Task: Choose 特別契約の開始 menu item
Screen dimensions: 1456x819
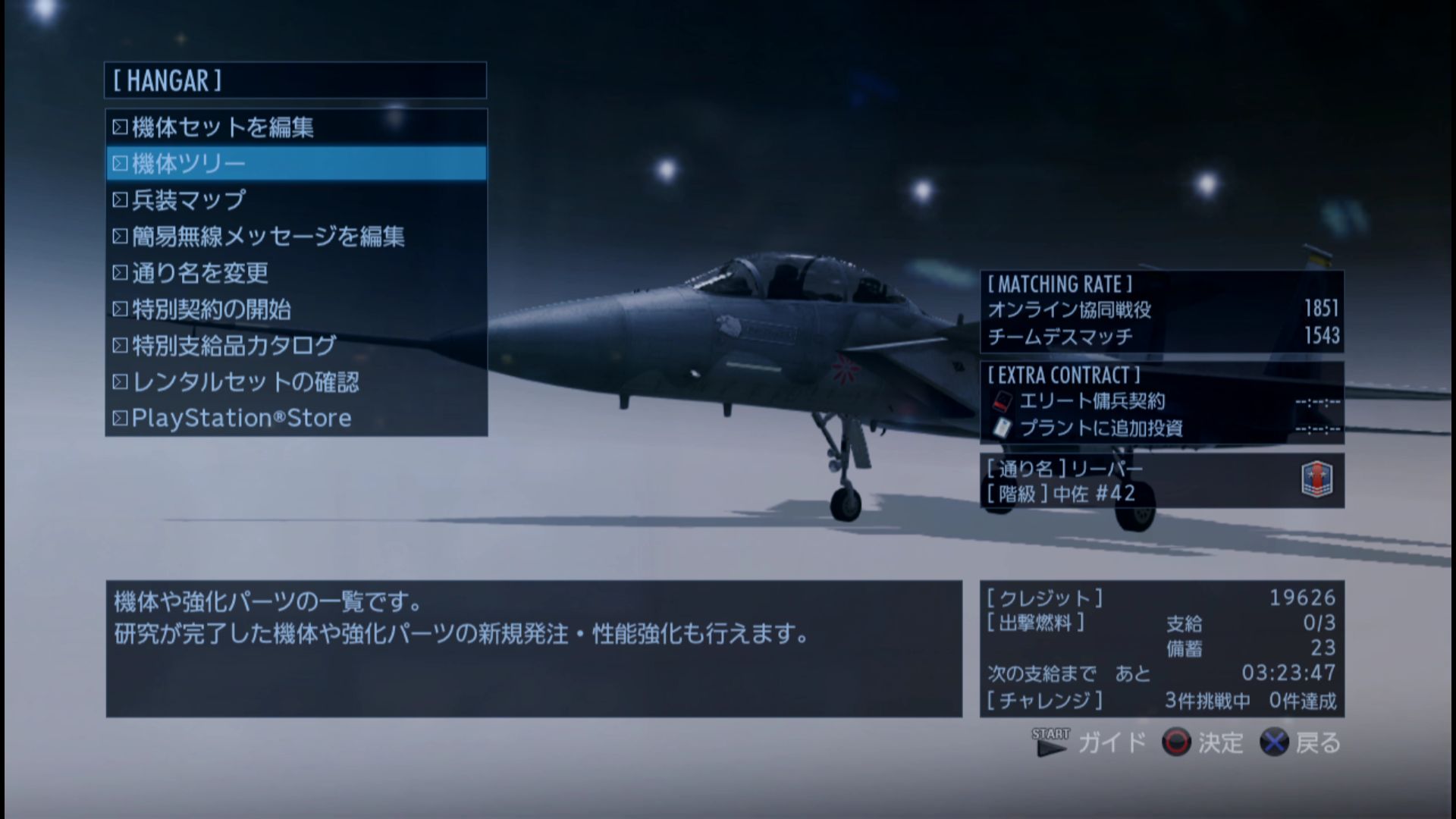Action: click(x=296, y=309)
